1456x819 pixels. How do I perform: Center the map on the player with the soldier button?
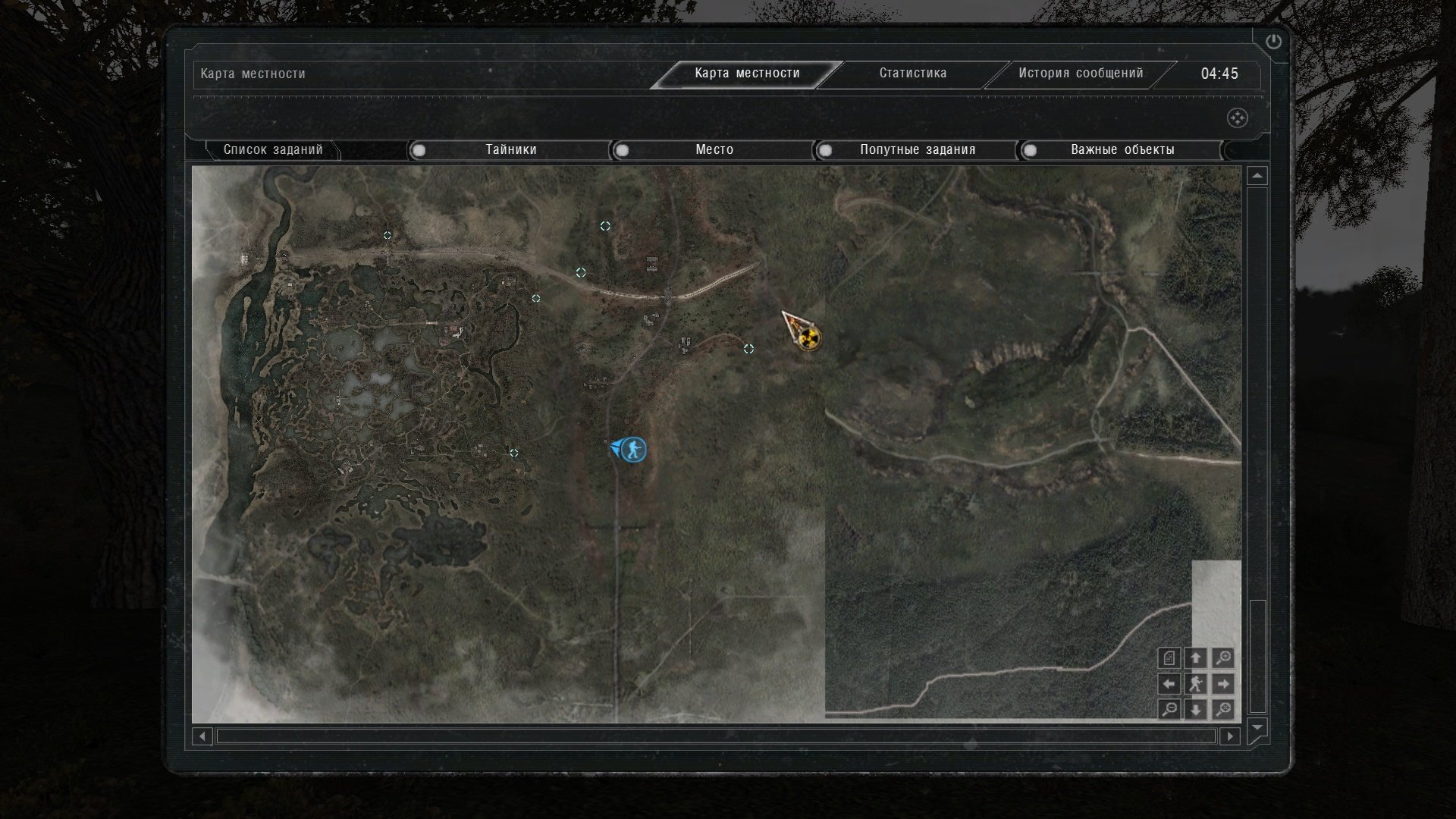[x=1196, y=684]
